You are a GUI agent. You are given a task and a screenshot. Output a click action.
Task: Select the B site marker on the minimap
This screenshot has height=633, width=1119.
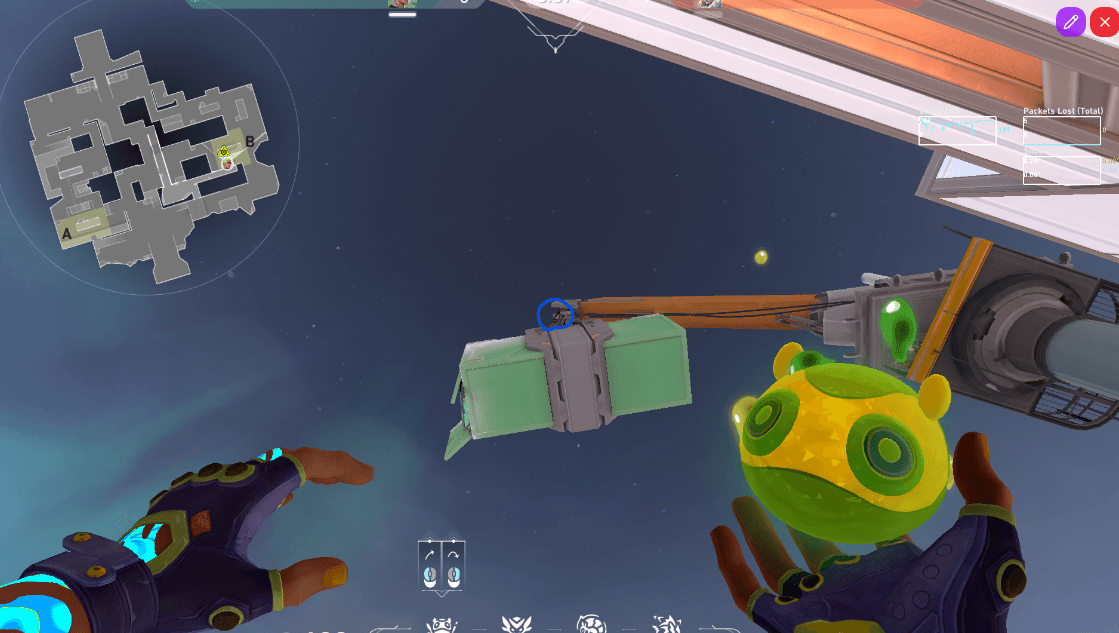pyautogui.click(x=250, y=141)
